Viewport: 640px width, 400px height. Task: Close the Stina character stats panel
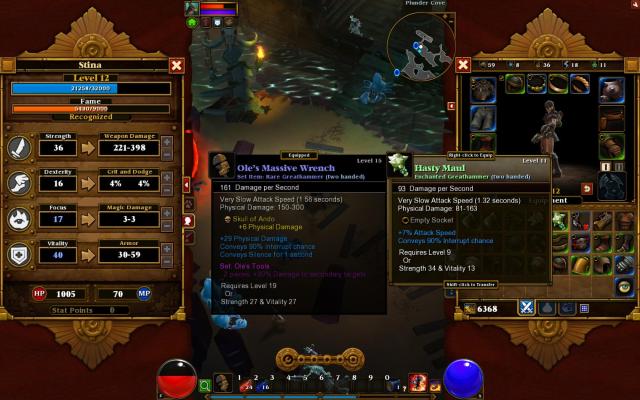point(177,66)
